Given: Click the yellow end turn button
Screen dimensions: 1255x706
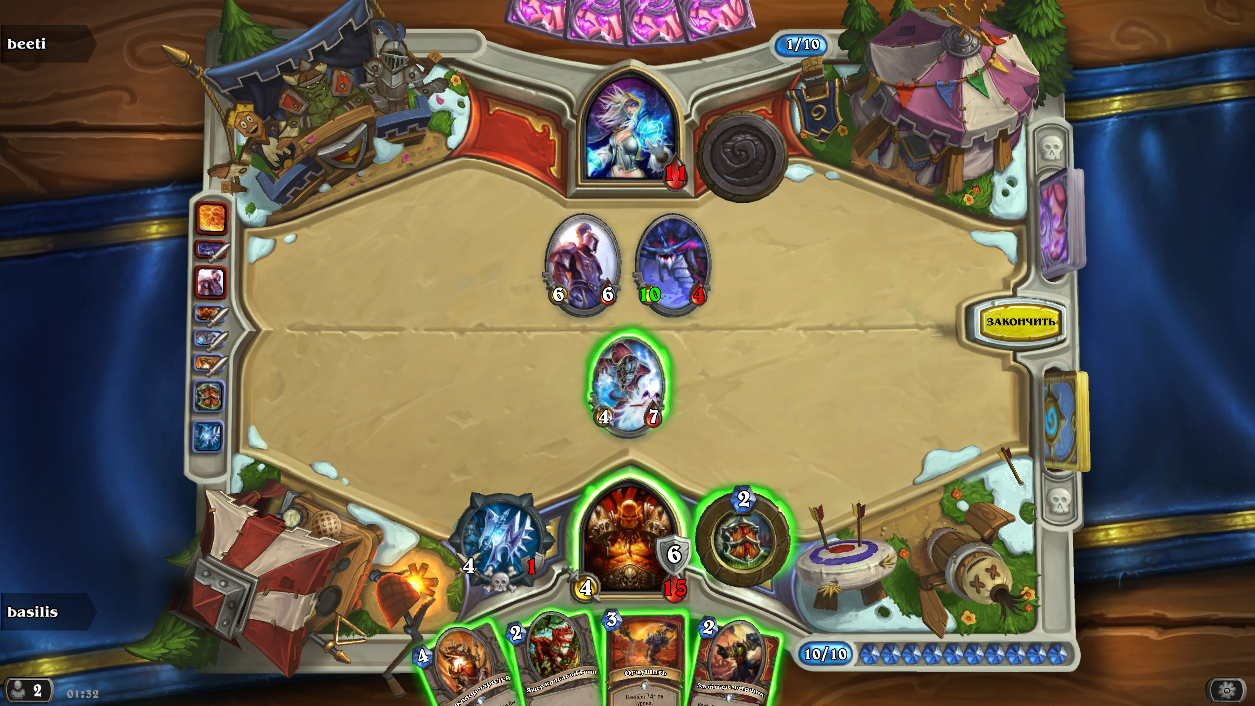Looking at the screenshot, I should (1020, 321).
